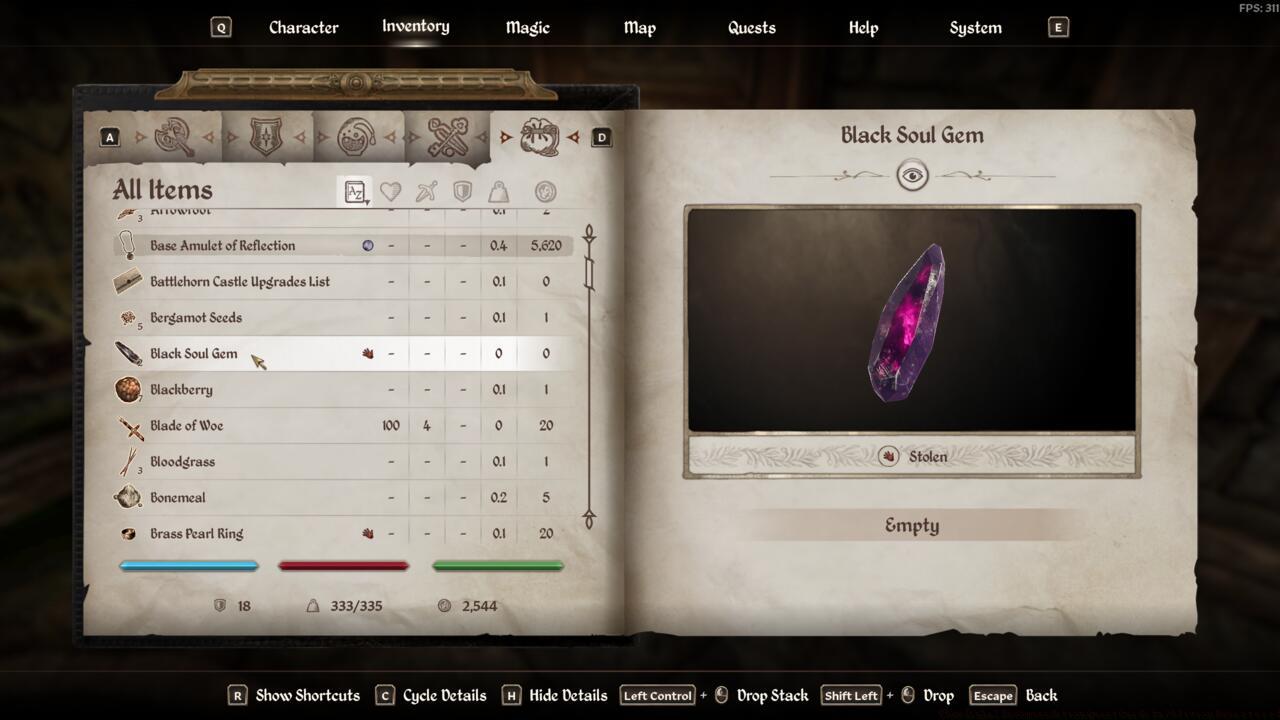Sort inventory by weight icon
Screen dimensions: 1280x720
pyautogui.click(x=499, y=191)
